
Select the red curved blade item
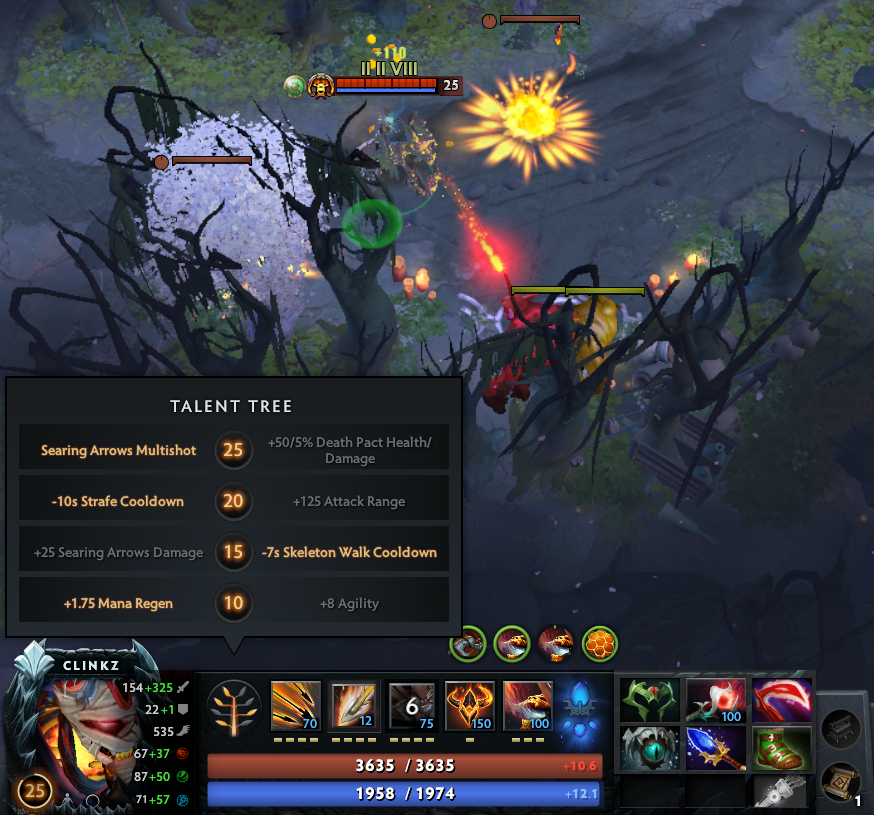tap(781, 699)
